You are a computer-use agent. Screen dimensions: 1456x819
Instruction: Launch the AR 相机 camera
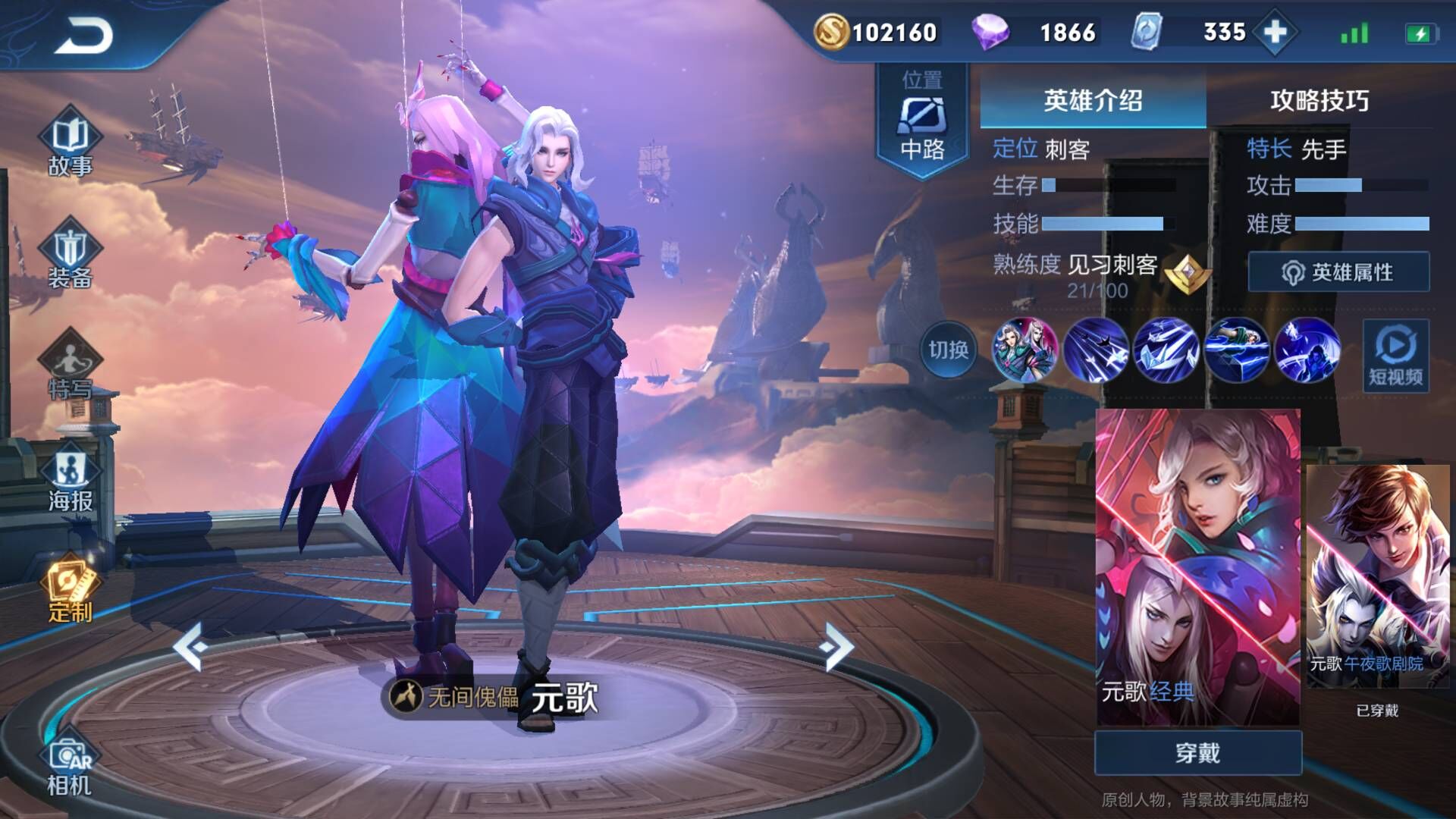tap(70, 766)
